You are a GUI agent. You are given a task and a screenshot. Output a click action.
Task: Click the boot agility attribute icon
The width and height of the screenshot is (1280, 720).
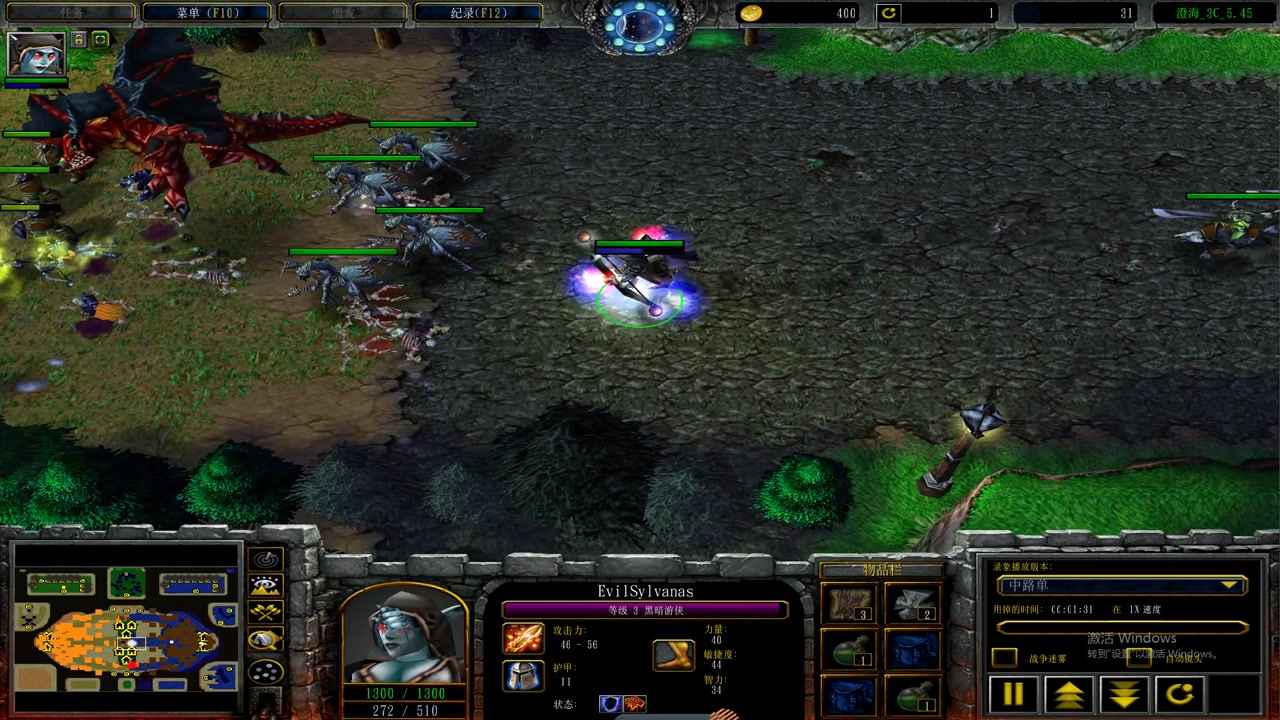coord(674,655)
